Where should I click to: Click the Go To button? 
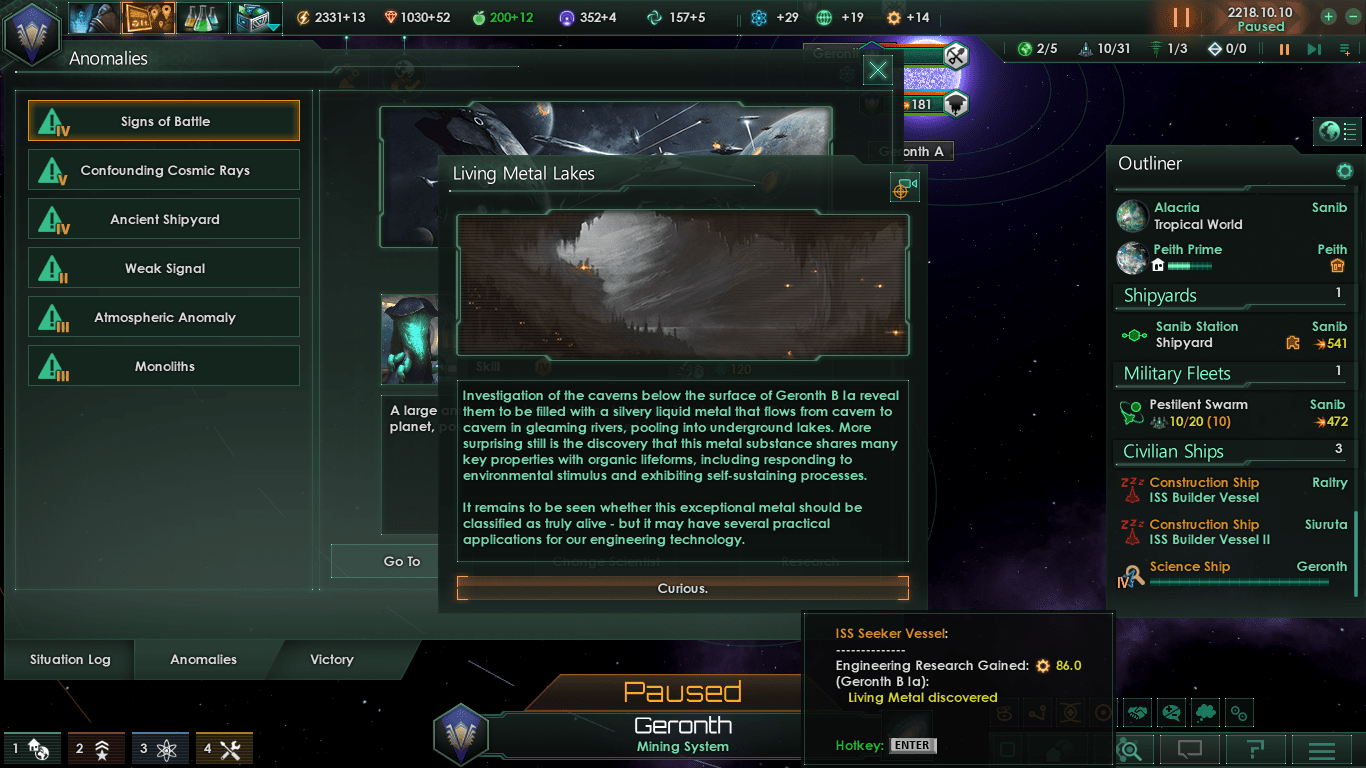point(402,561)
